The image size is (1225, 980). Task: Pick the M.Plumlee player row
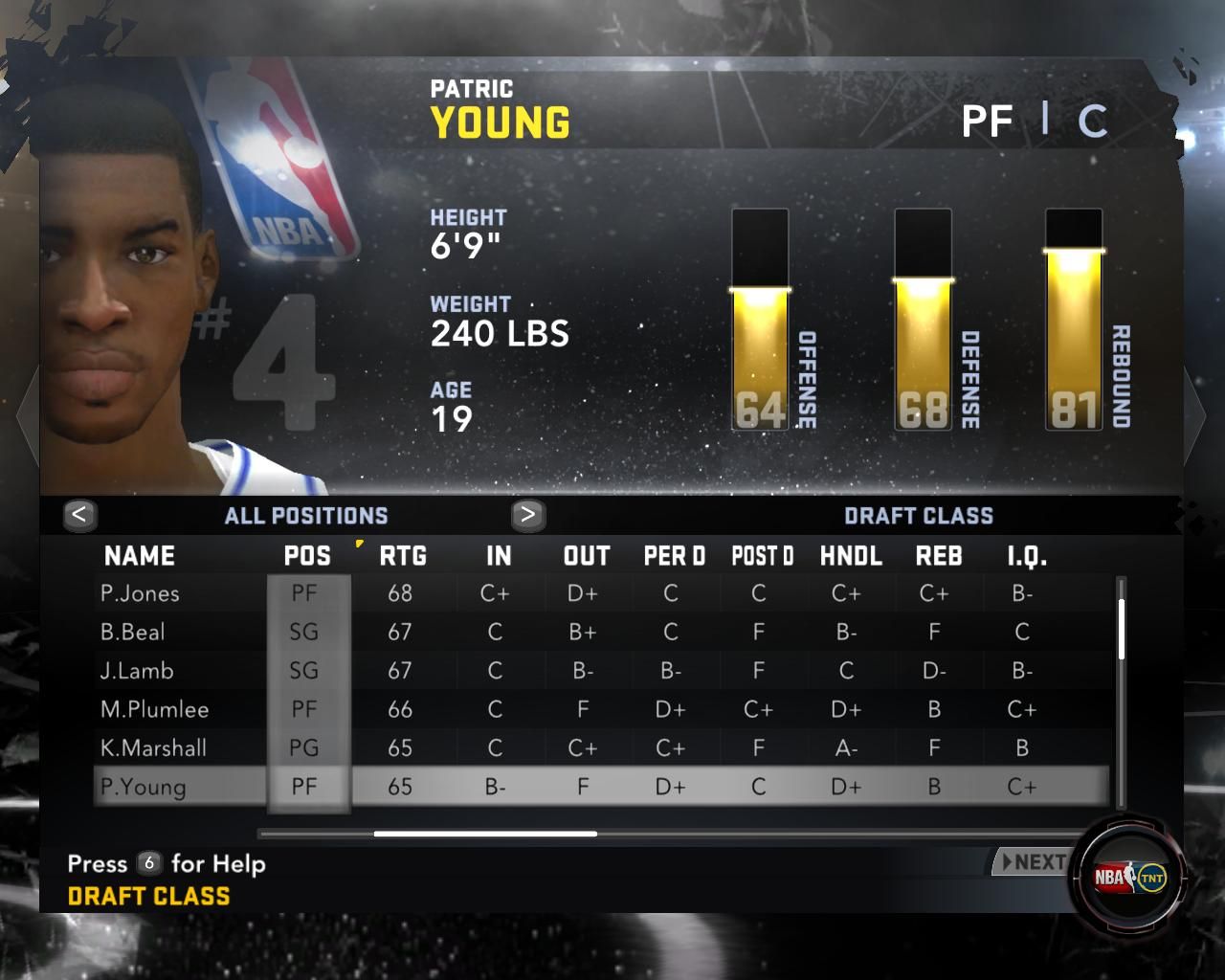point(154,710)
